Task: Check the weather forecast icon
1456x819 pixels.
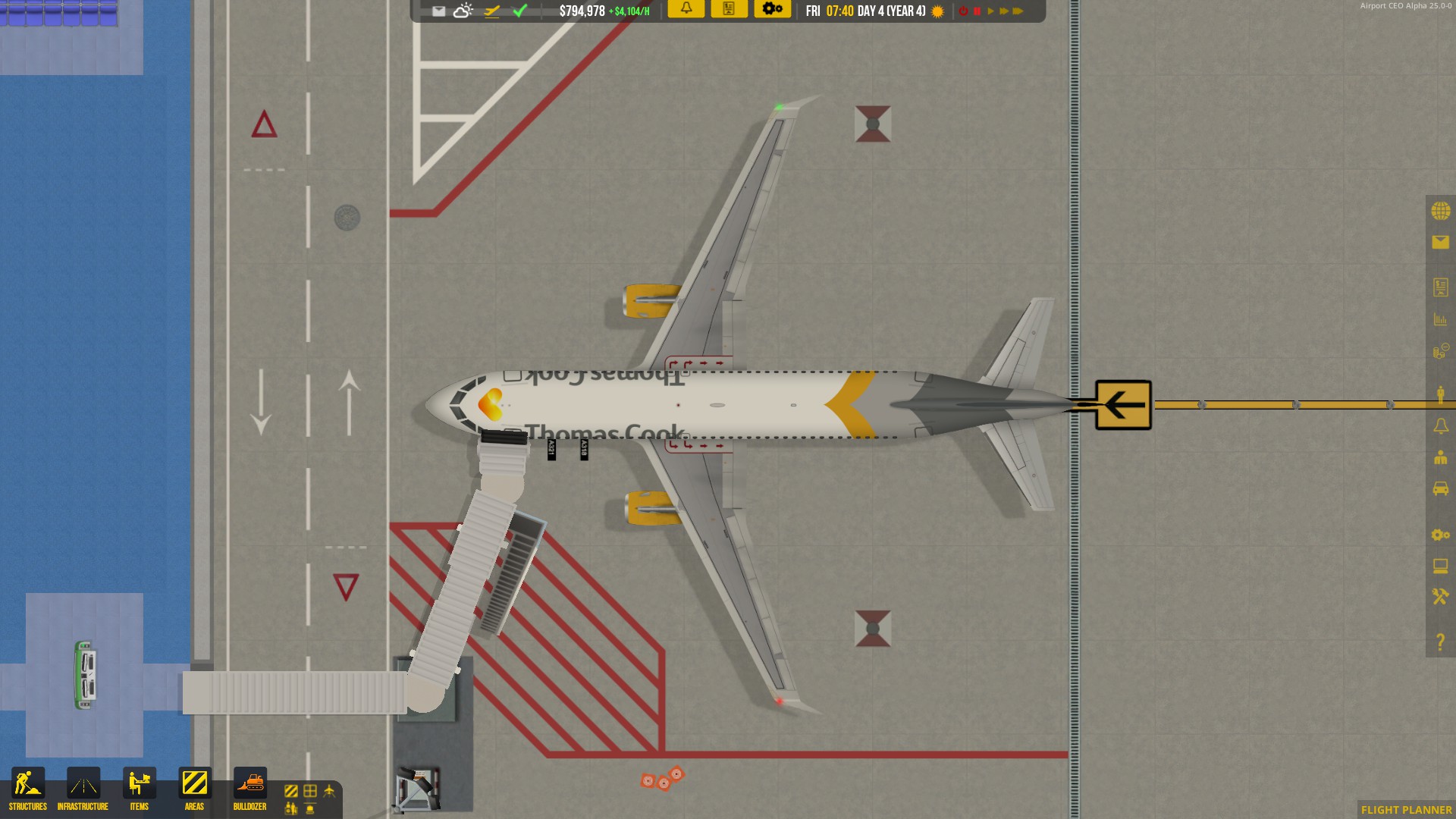Action: click(x=462, y=11)
